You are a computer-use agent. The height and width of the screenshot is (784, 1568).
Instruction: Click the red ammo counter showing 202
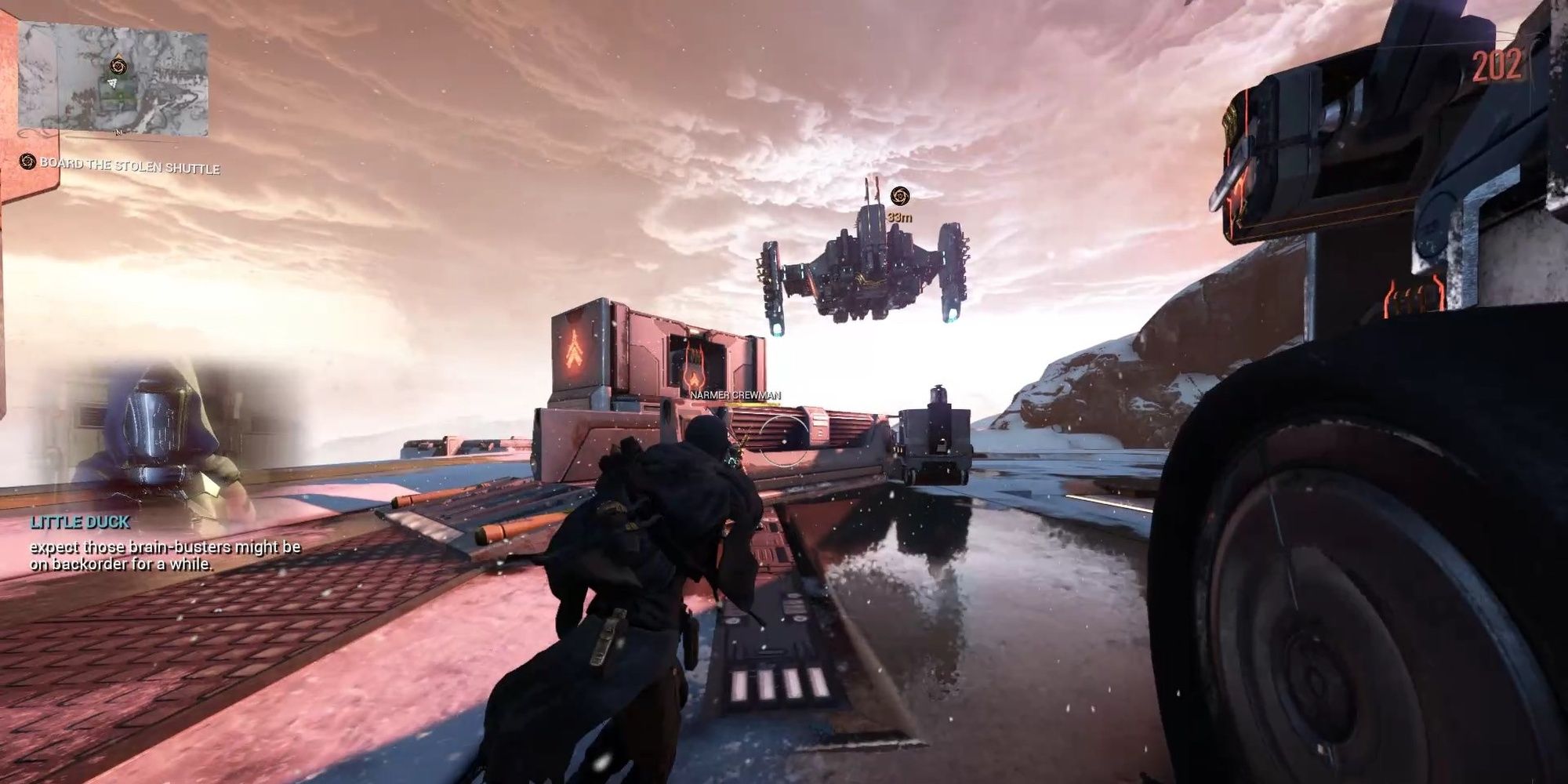1498,65
